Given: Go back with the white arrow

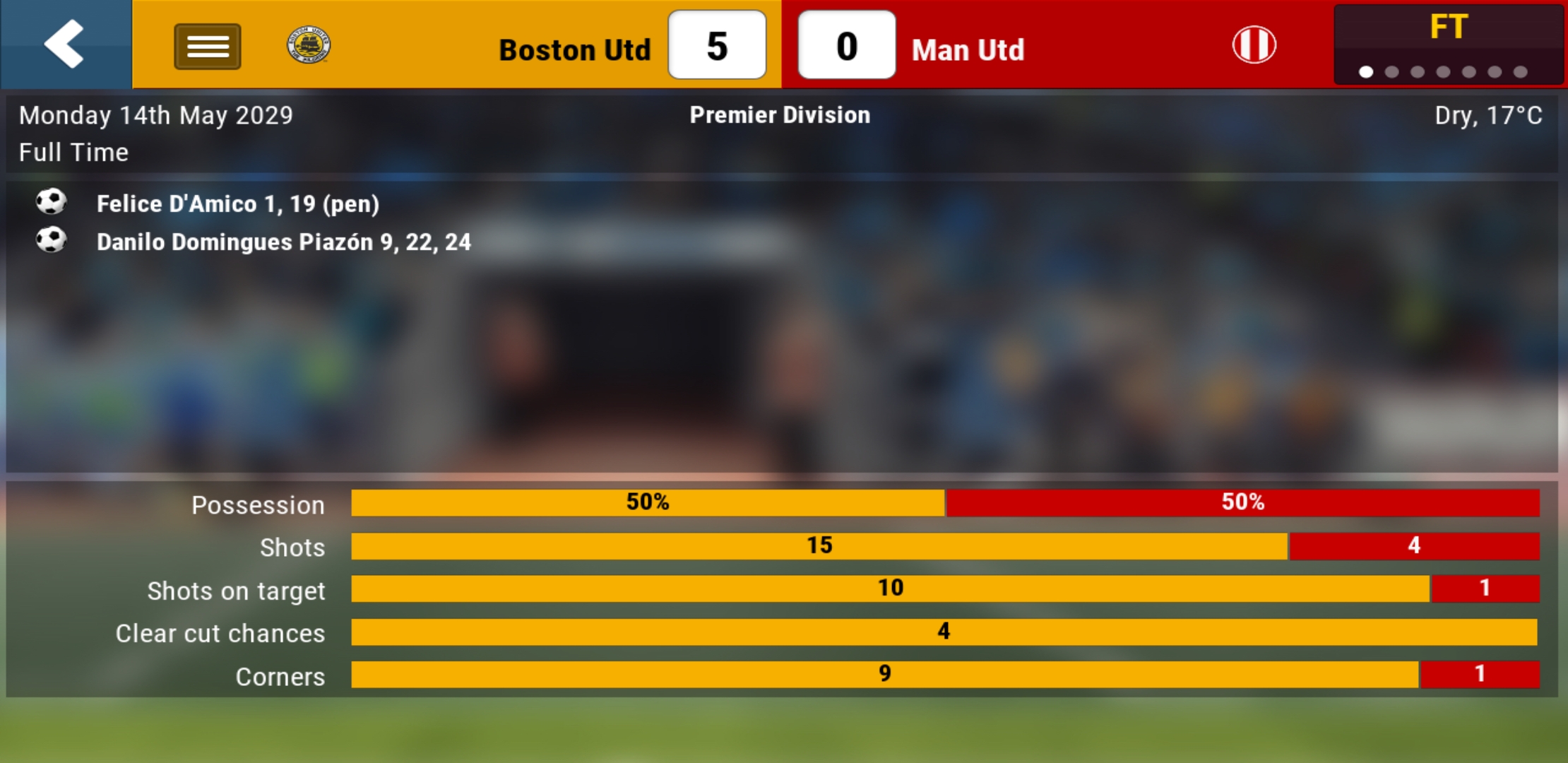Looking at the screenshot, I should point(65,44).
